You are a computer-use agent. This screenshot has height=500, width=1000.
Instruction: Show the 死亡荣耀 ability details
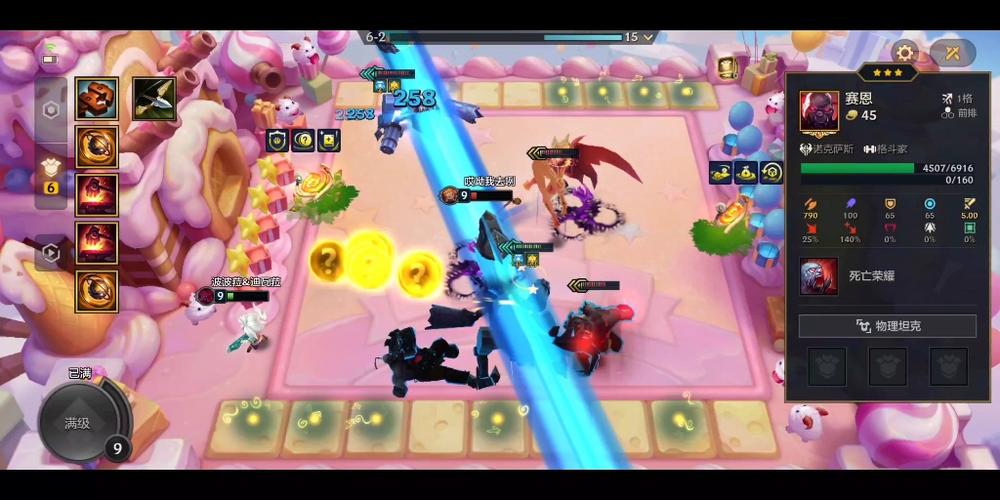(819, 277)
